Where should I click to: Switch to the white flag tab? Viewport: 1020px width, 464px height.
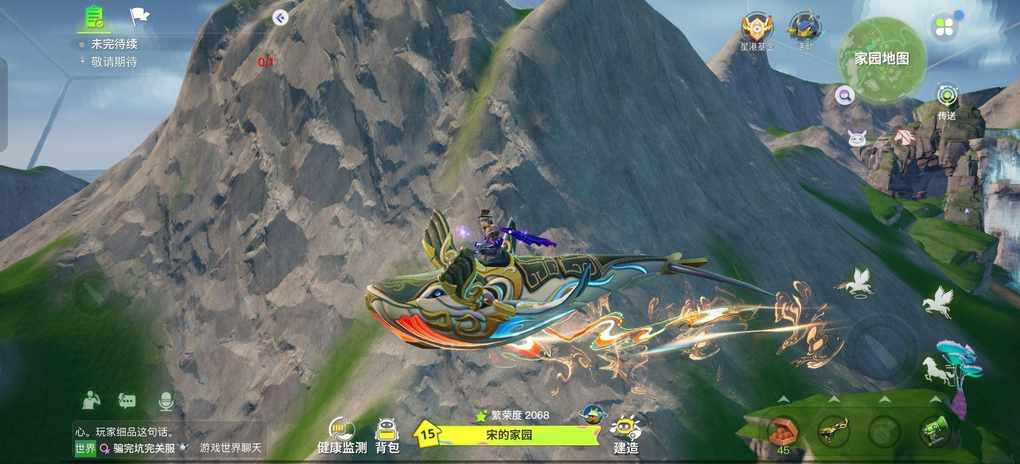point(139,17)
